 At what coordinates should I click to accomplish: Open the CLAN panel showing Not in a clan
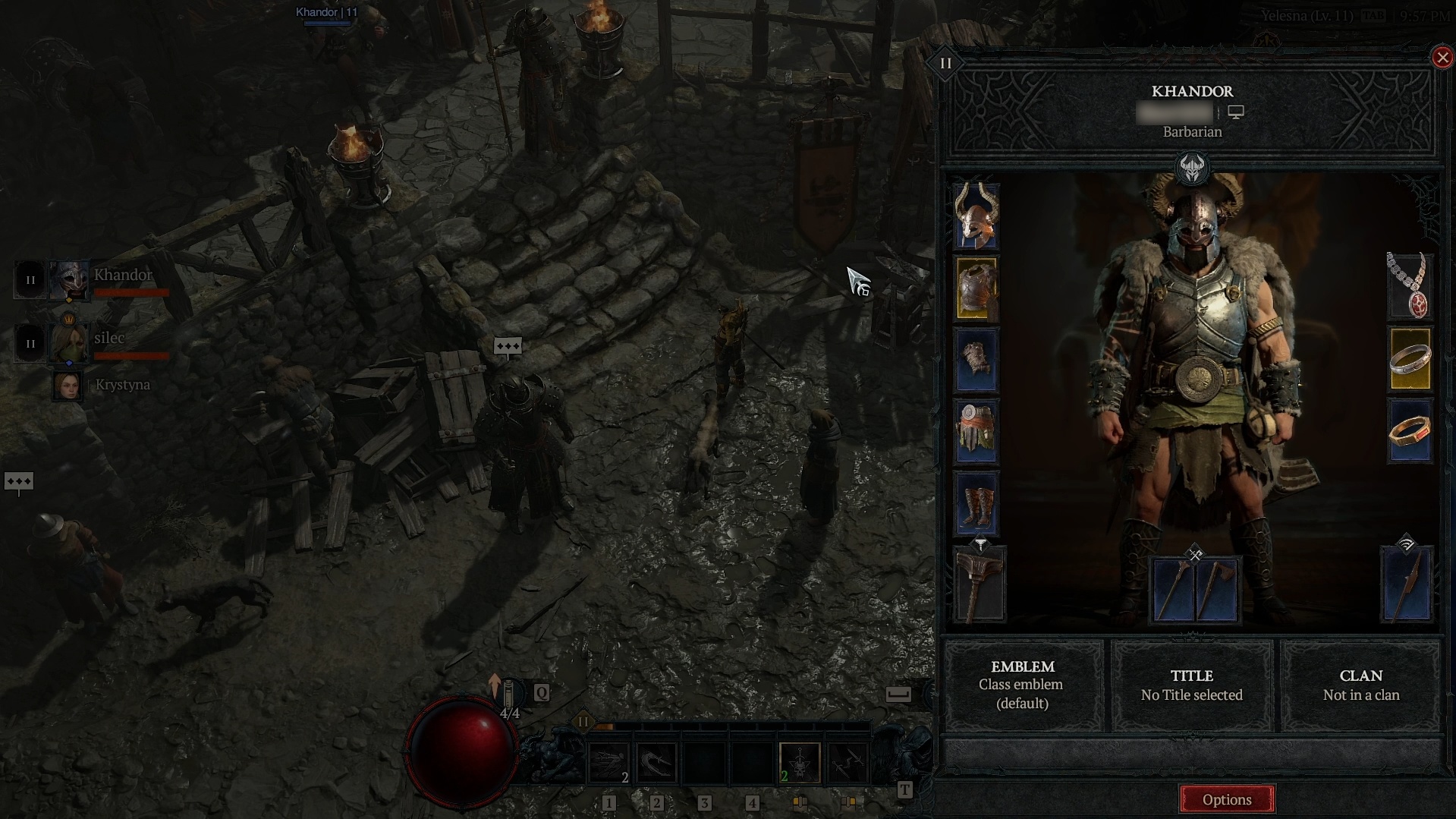(1360, 685)
